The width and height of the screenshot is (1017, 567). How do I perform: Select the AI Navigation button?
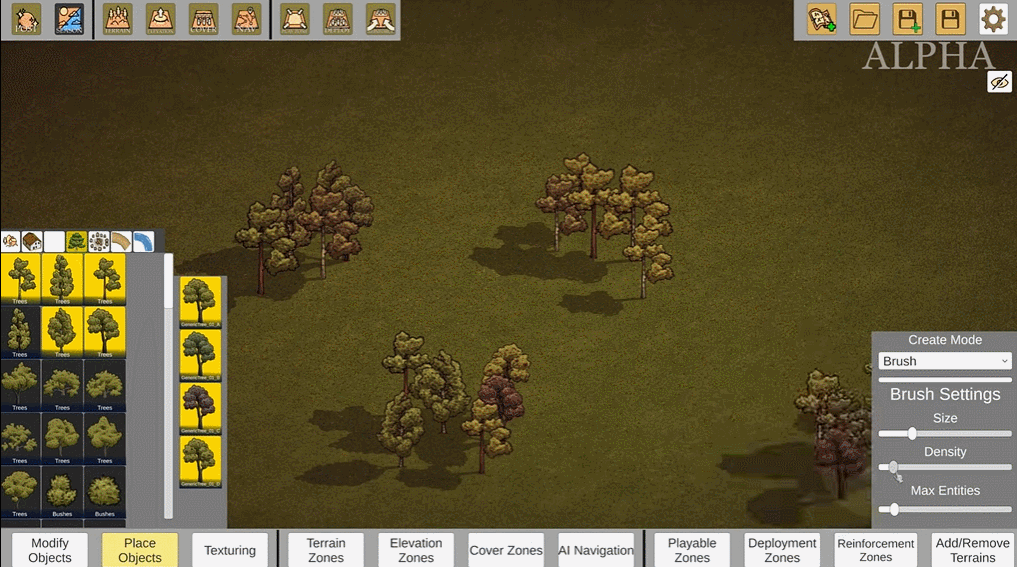pyautogui.click(x=596, y=550)
